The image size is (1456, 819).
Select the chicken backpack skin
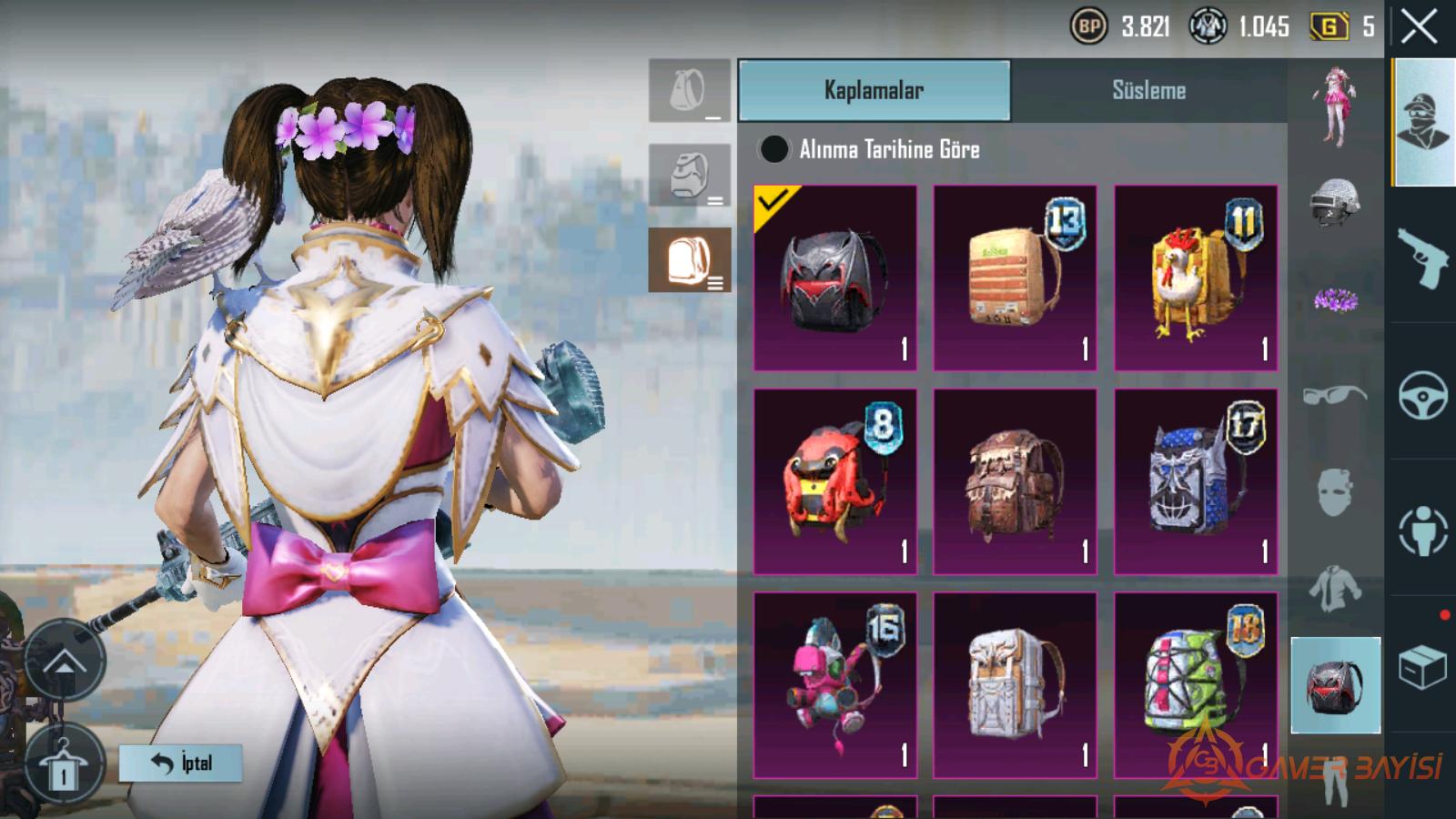(x=1196, y=278)
